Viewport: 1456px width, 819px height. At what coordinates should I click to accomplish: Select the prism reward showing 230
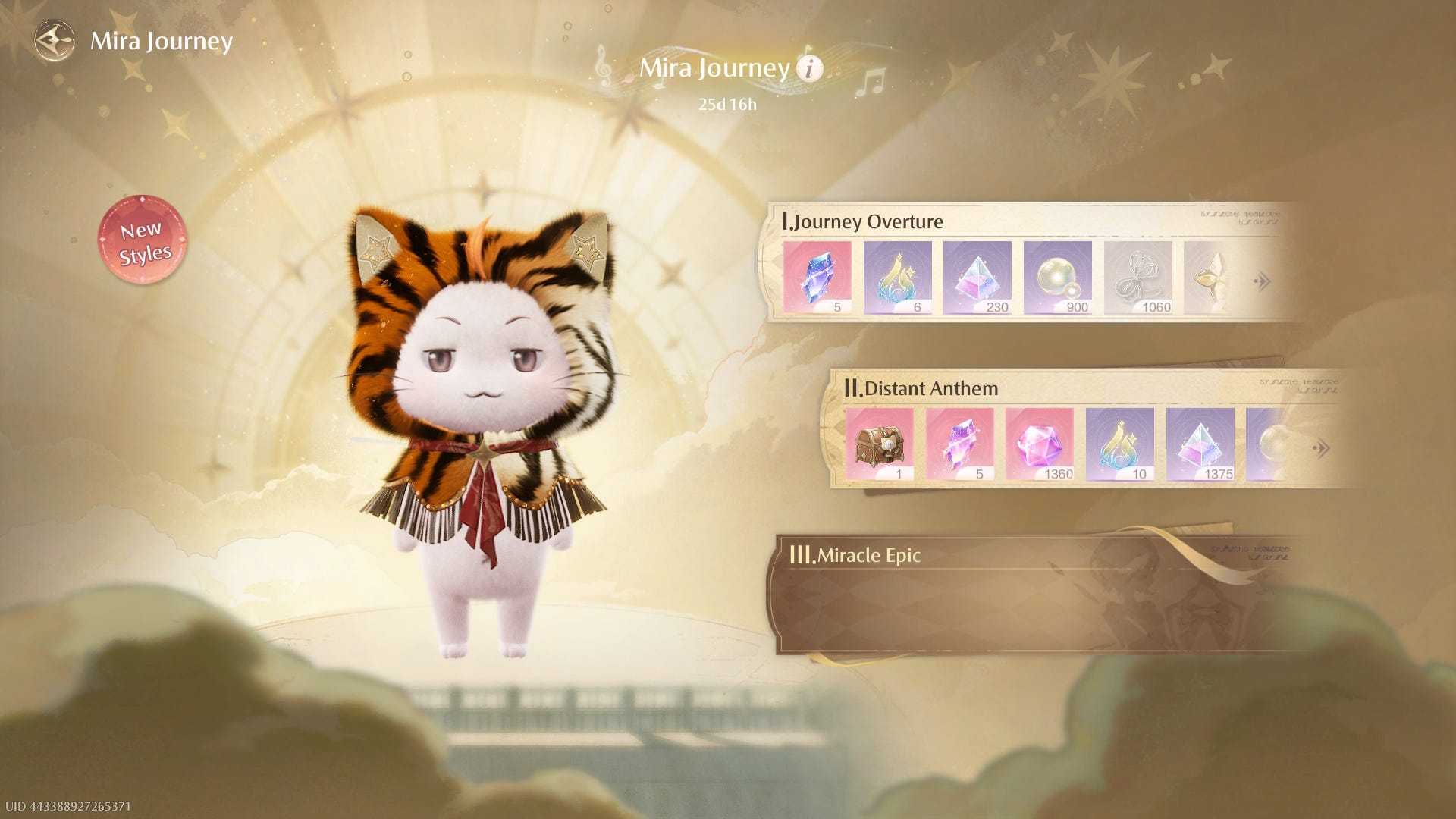[x=977, y=278]
